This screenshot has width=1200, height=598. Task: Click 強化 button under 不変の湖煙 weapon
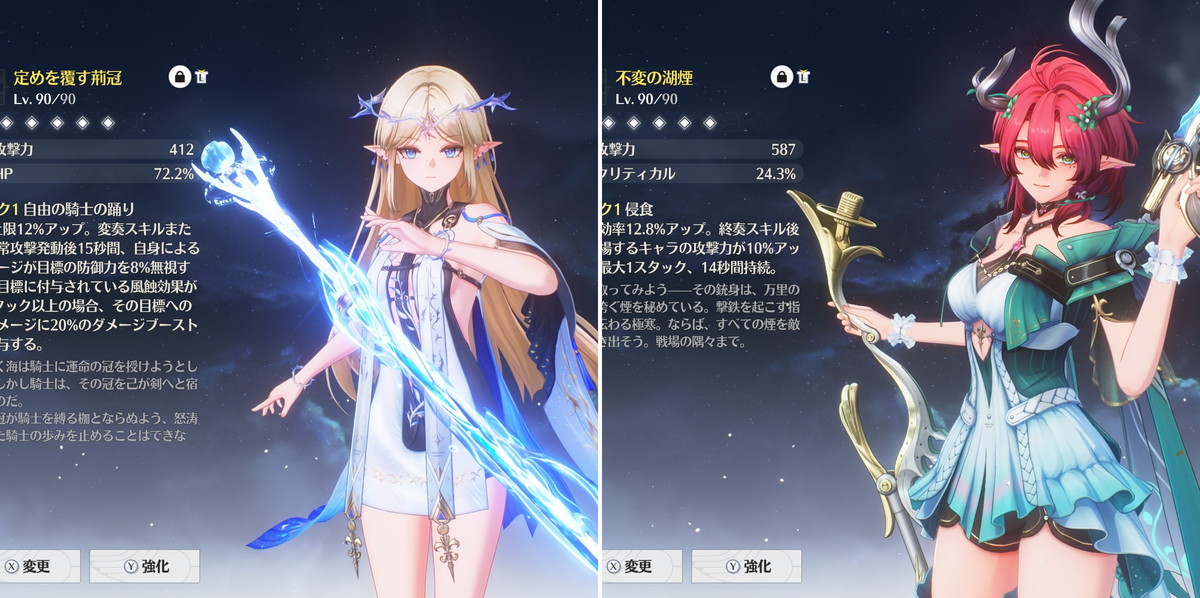tap(746, 566)
